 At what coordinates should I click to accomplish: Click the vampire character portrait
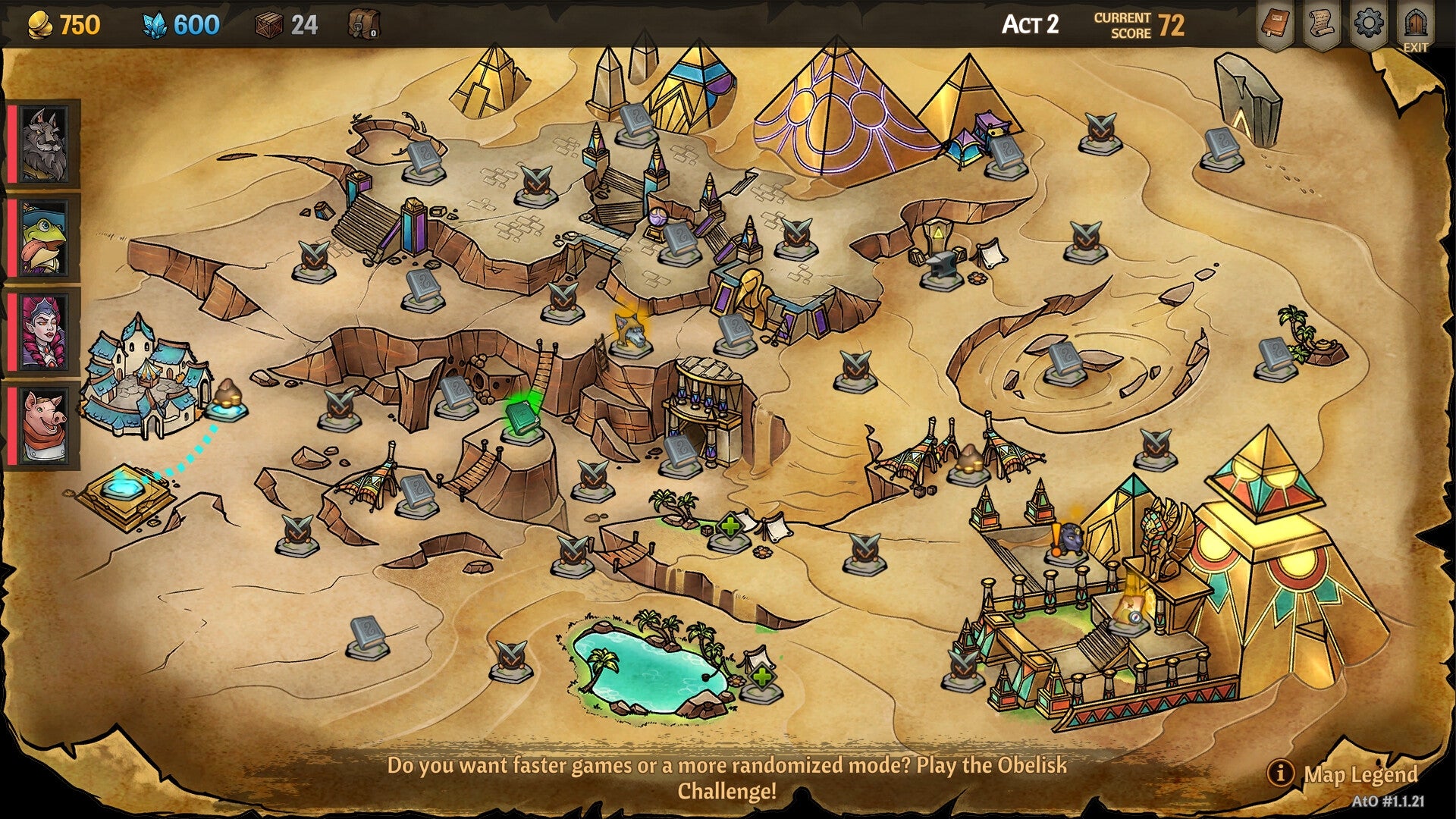(x=42, y=334)
